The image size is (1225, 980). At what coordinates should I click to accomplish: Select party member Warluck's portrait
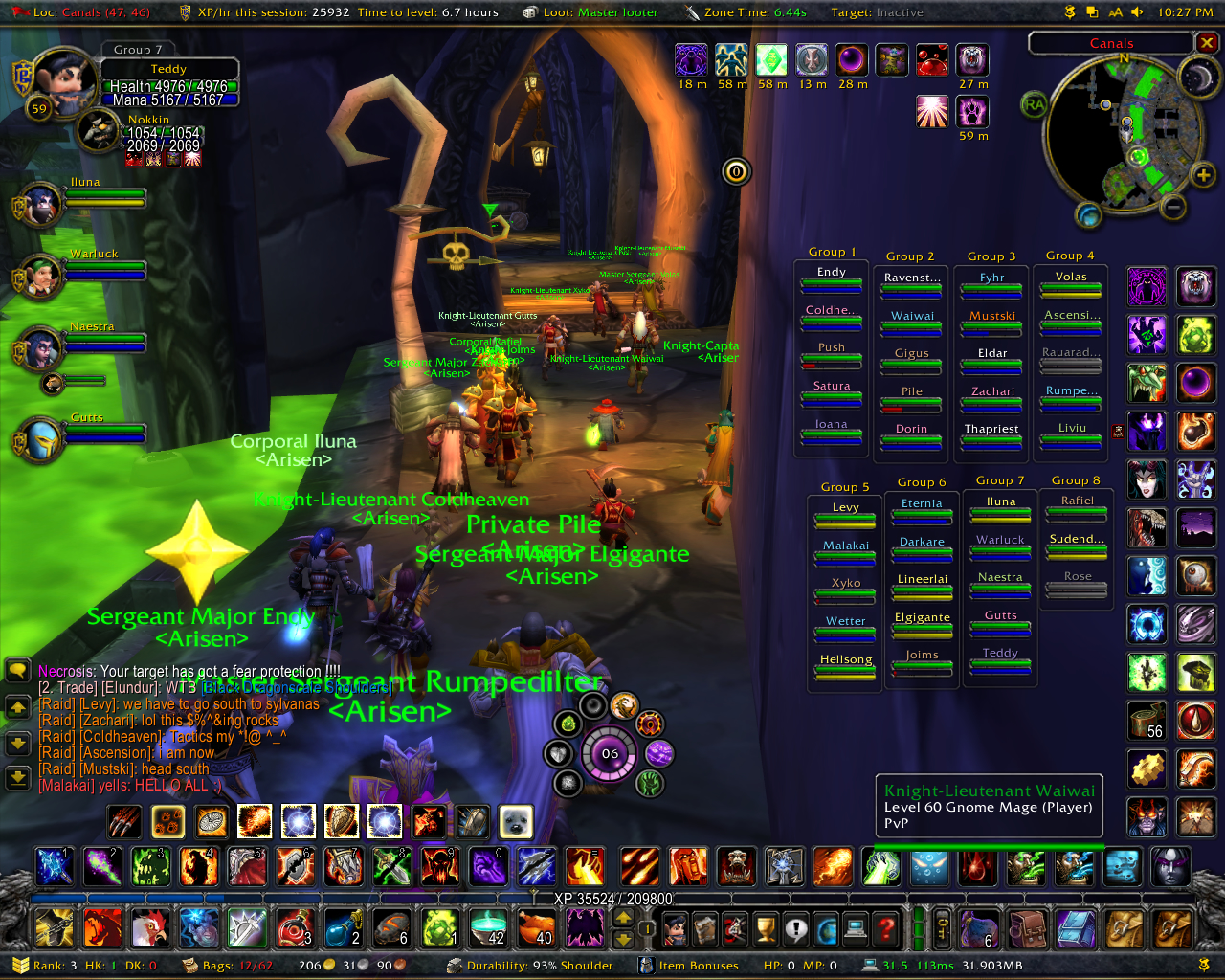pos(40,278)
